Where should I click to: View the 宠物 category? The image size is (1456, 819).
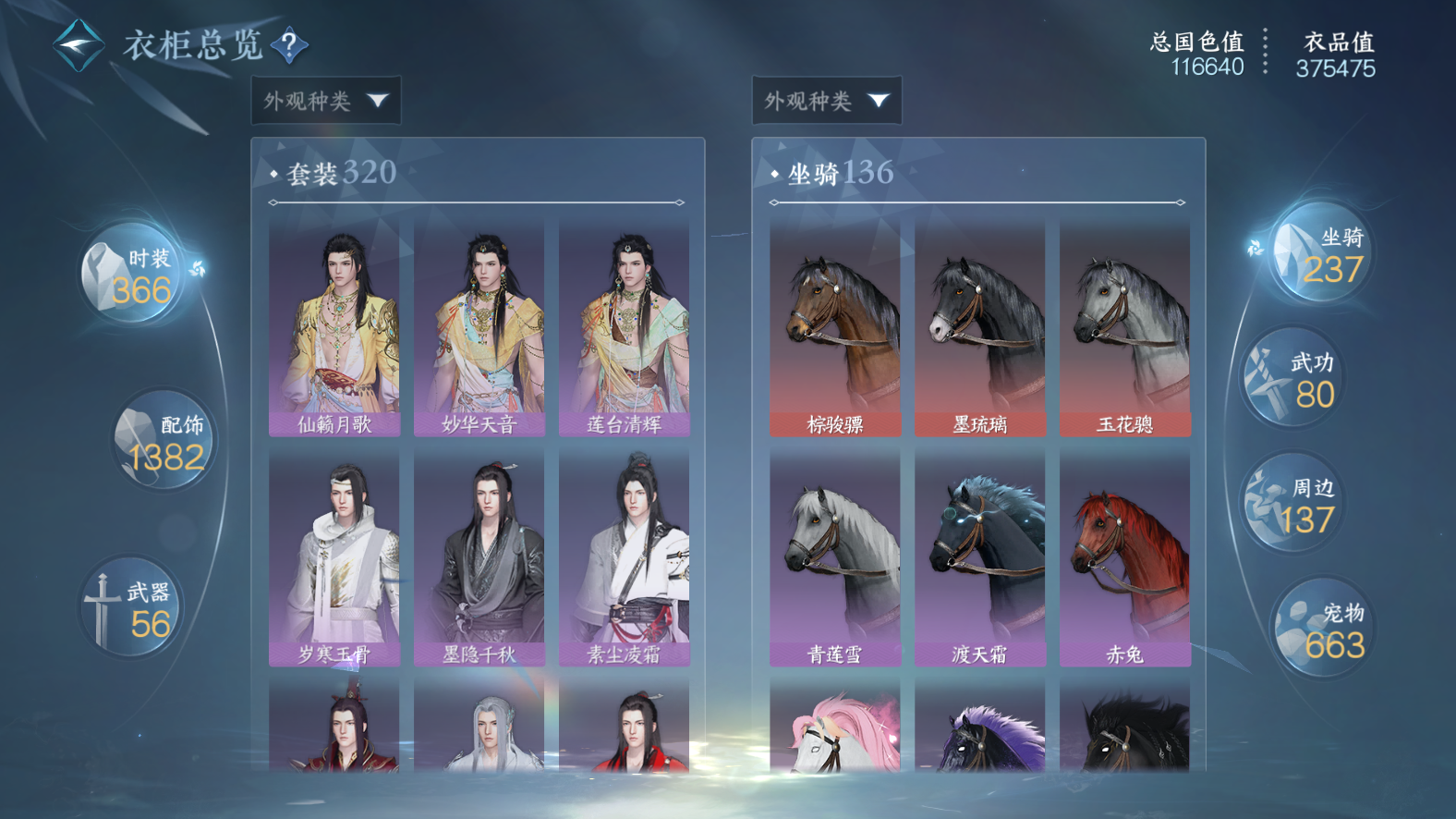(1322, 630)
